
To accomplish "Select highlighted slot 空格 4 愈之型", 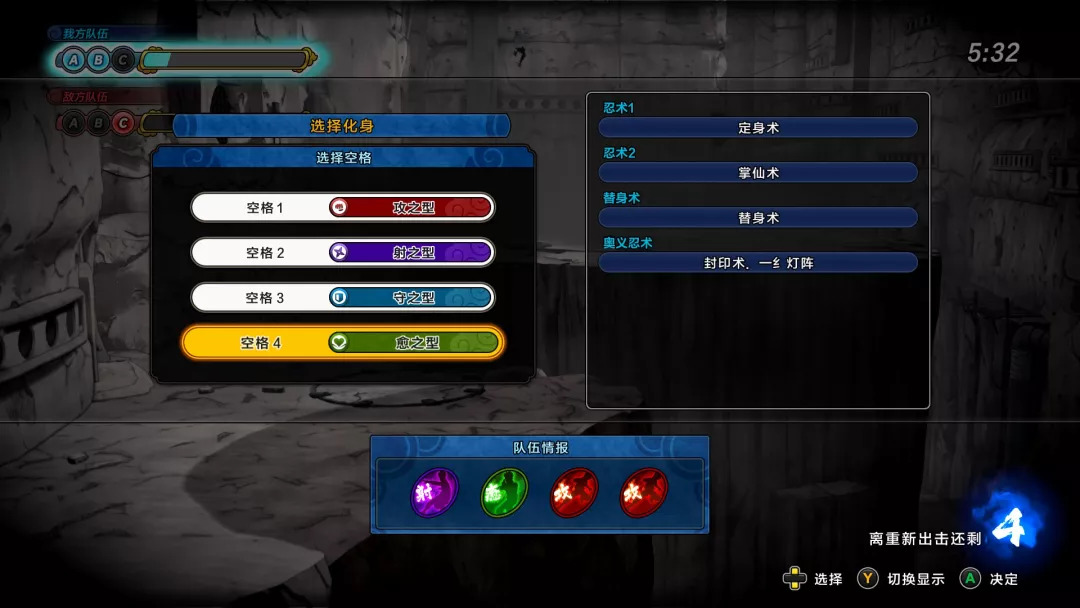I will [342, 343].
